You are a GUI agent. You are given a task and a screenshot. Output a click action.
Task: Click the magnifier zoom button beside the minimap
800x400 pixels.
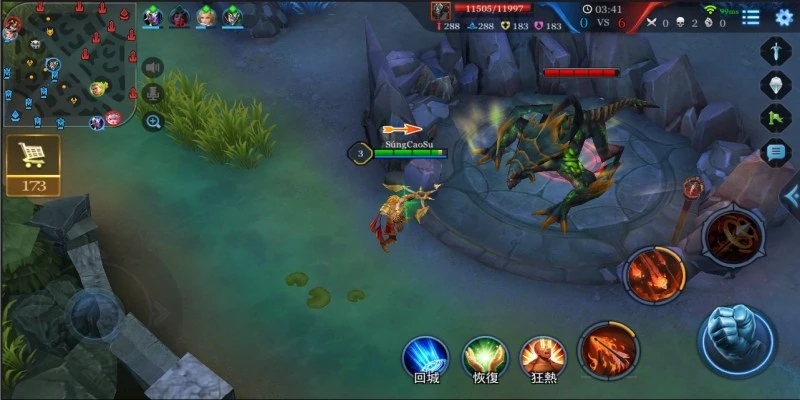click(153, 121)
